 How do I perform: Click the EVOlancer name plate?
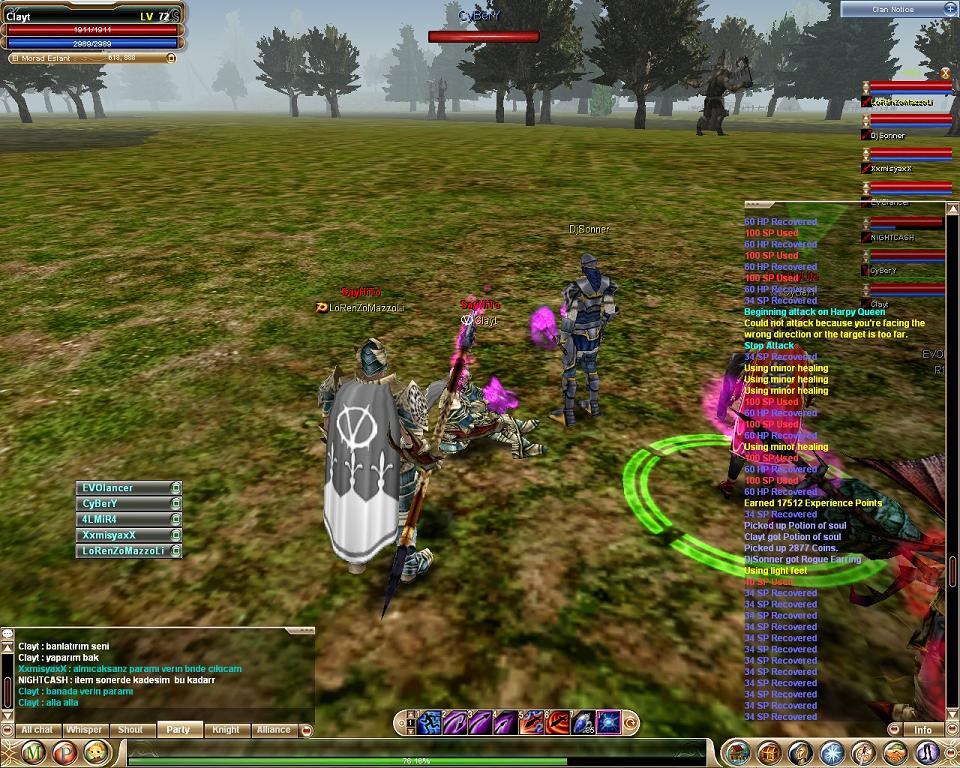pyautogui.click(x=122, y=488)
